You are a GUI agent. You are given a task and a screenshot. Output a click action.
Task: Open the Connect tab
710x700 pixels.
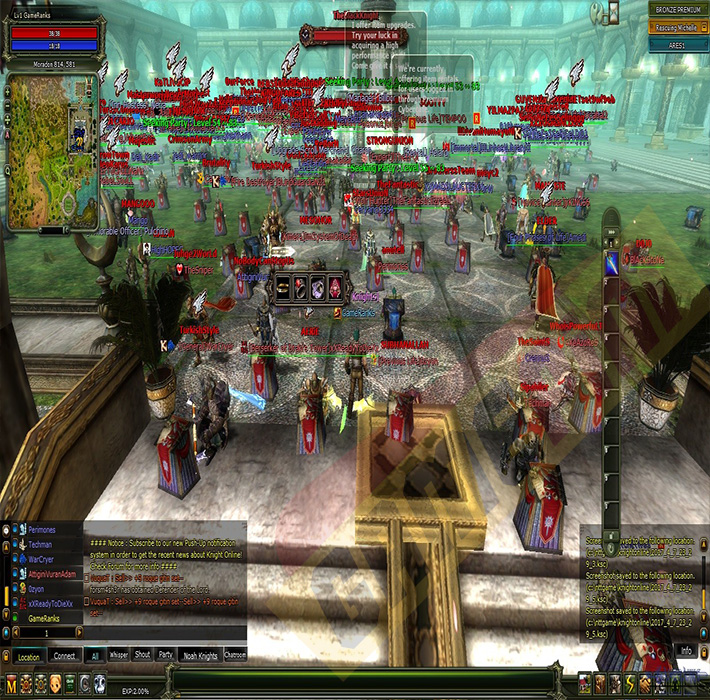(x=65, y=656)
